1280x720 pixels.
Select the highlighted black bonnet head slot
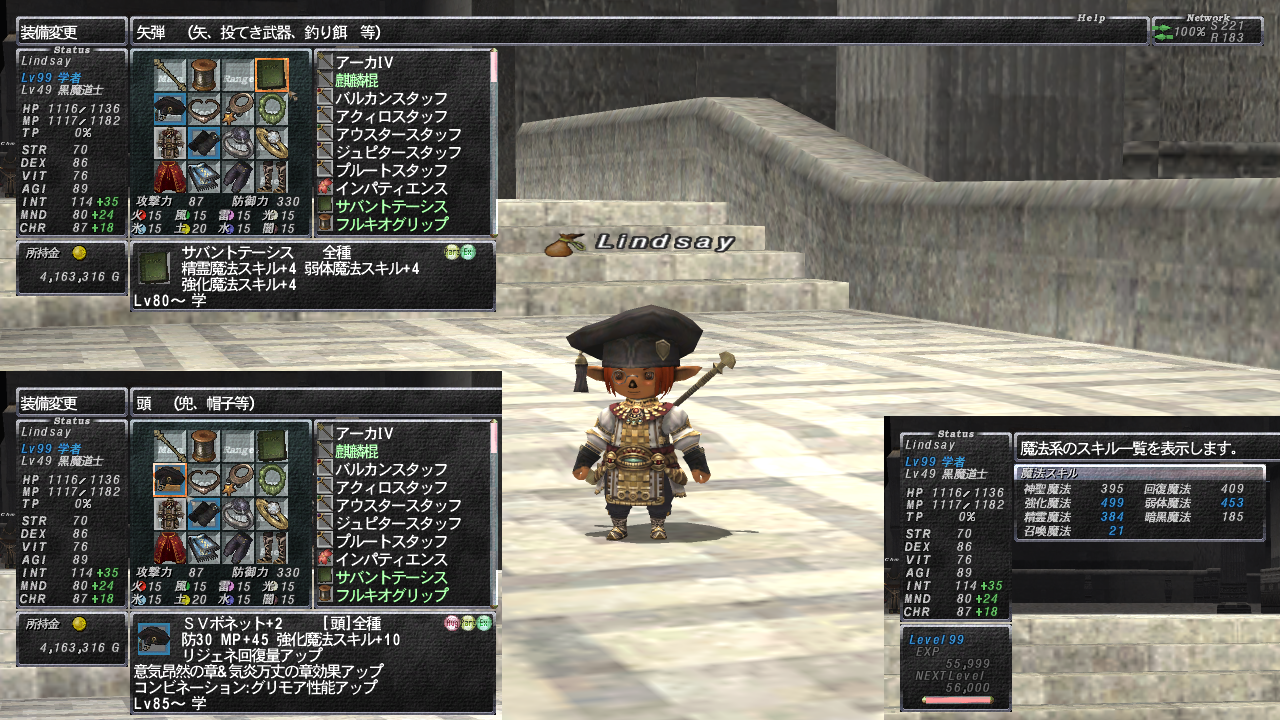(x=170, y=481)
